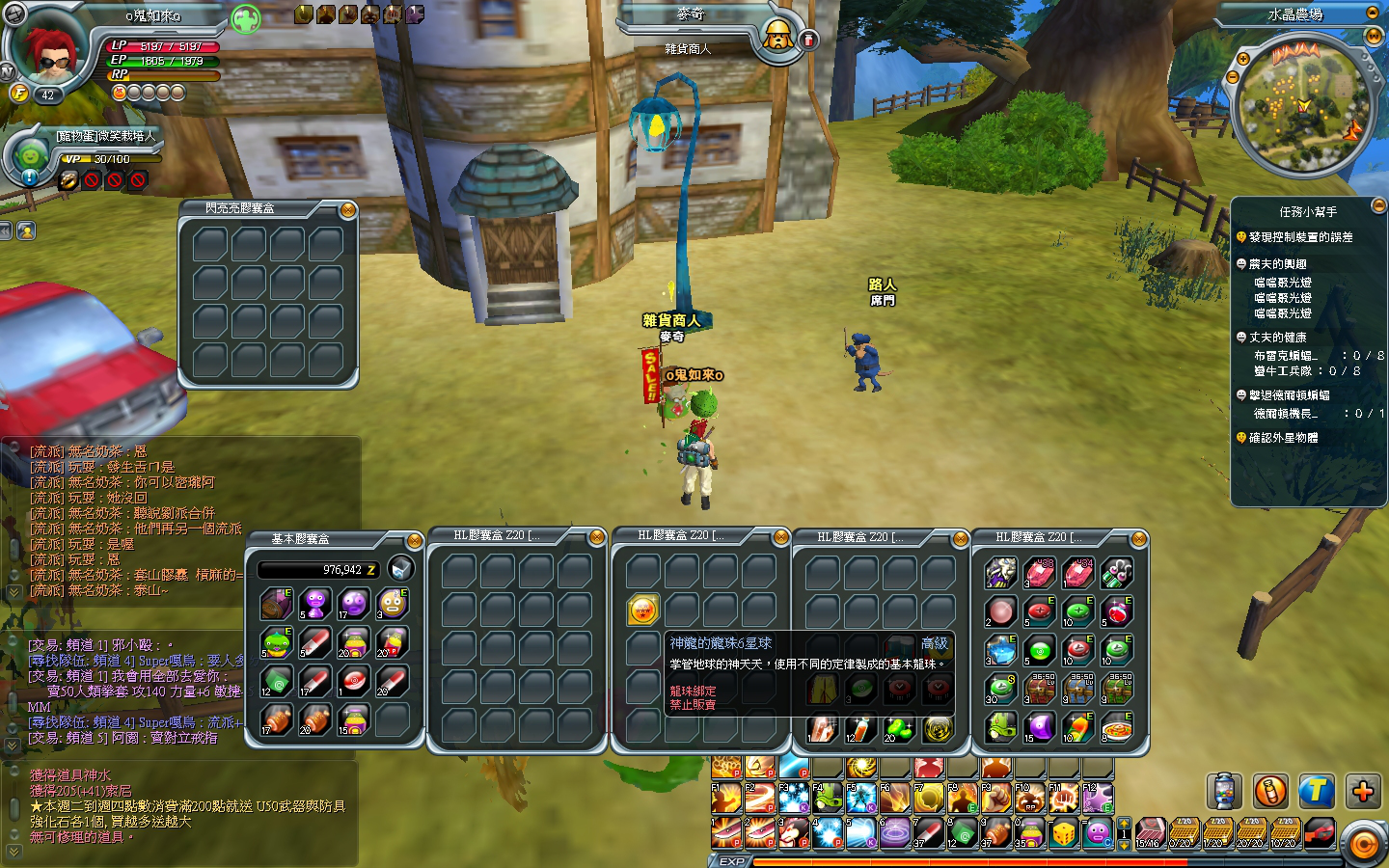Image resolution: width=1389 pixels, height=868 pixels.
Task: Activate the F9 fist skill
Action: [996, 798]
